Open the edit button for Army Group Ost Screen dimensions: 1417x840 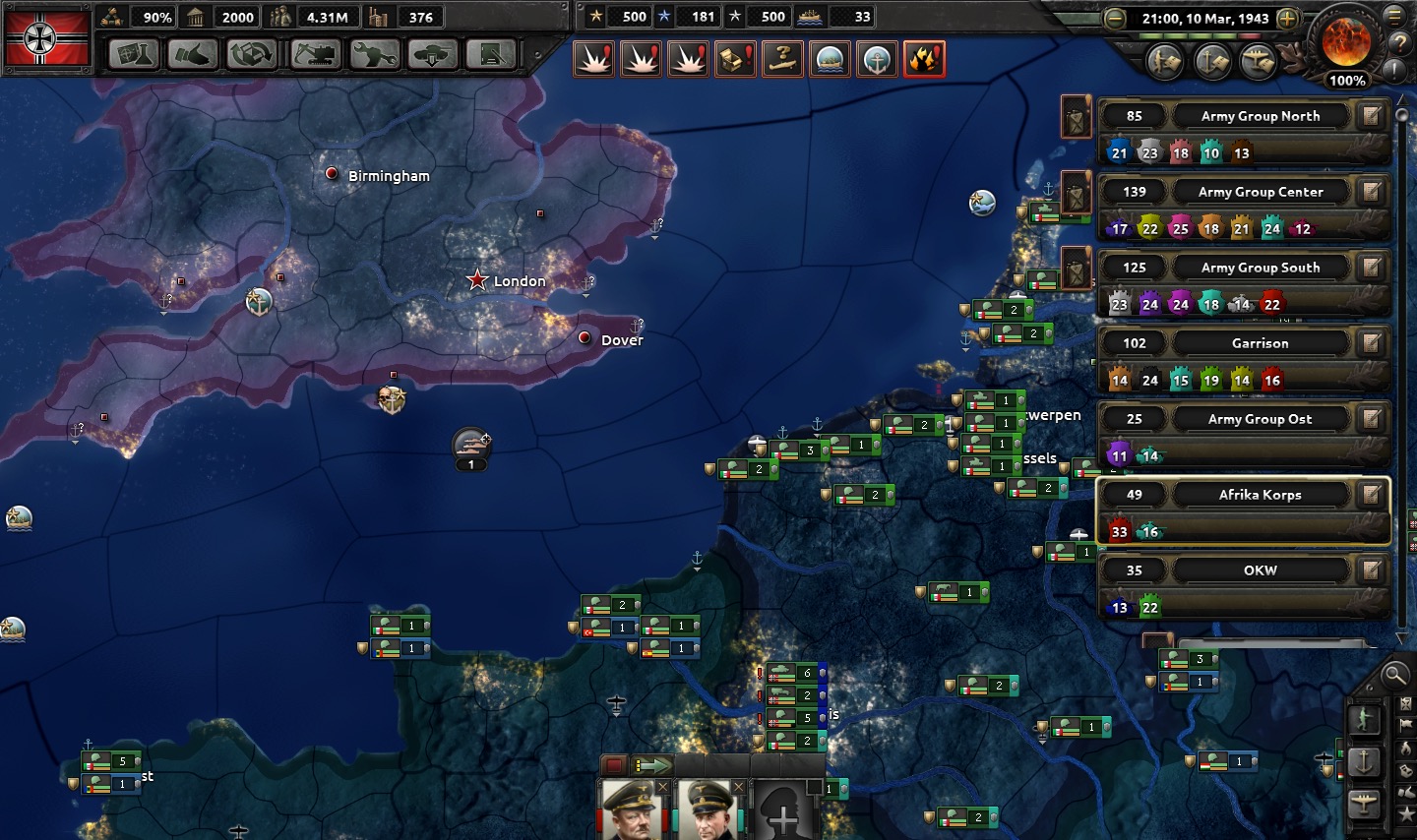click(x=1371, y=419)
